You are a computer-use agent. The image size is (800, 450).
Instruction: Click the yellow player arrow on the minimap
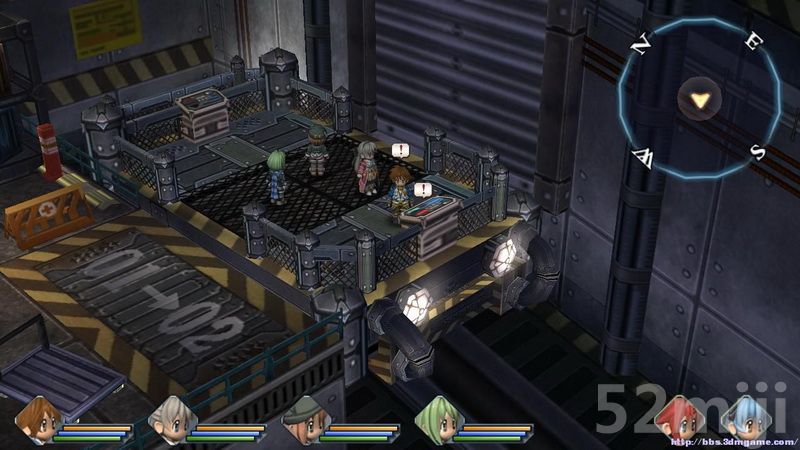700,99
